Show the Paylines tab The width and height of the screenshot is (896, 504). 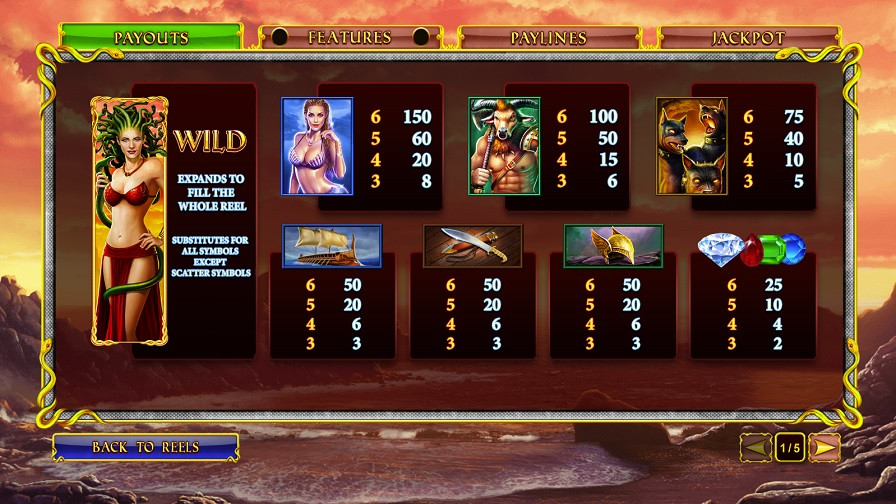point(548,38)
